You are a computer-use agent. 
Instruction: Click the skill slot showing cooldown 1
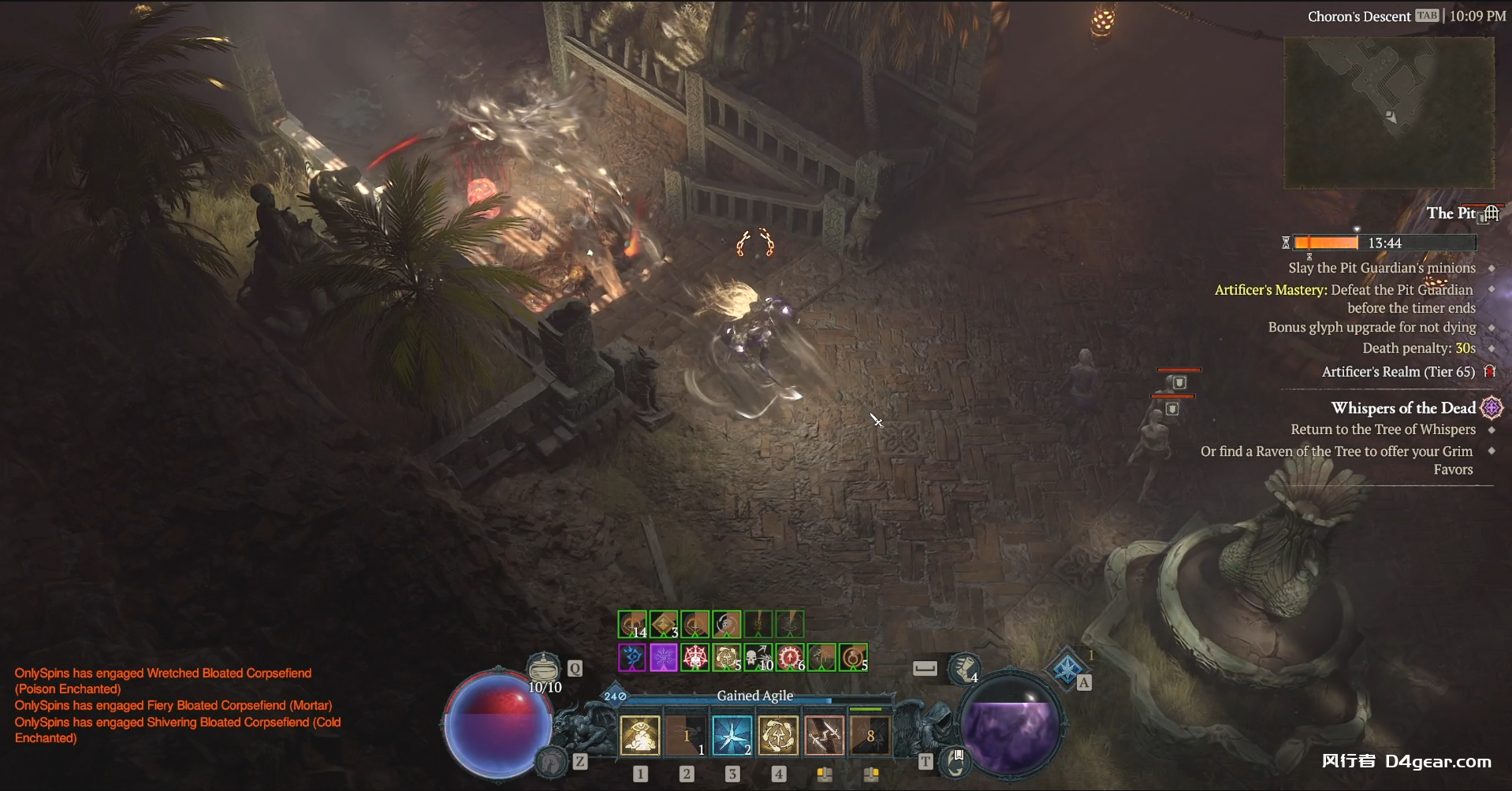[x=686, y=736]
